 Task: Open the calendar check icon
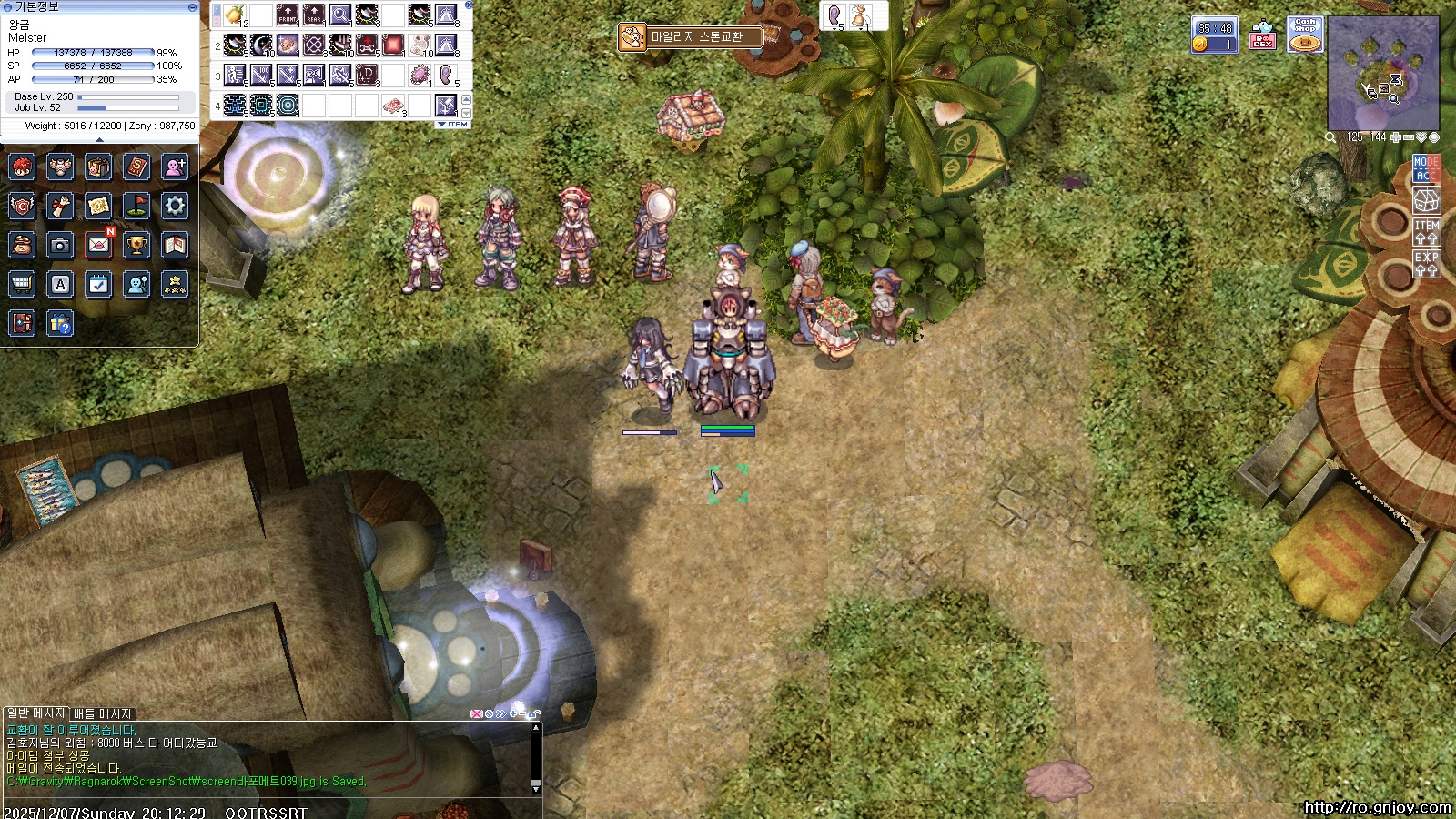click(98, 285)
